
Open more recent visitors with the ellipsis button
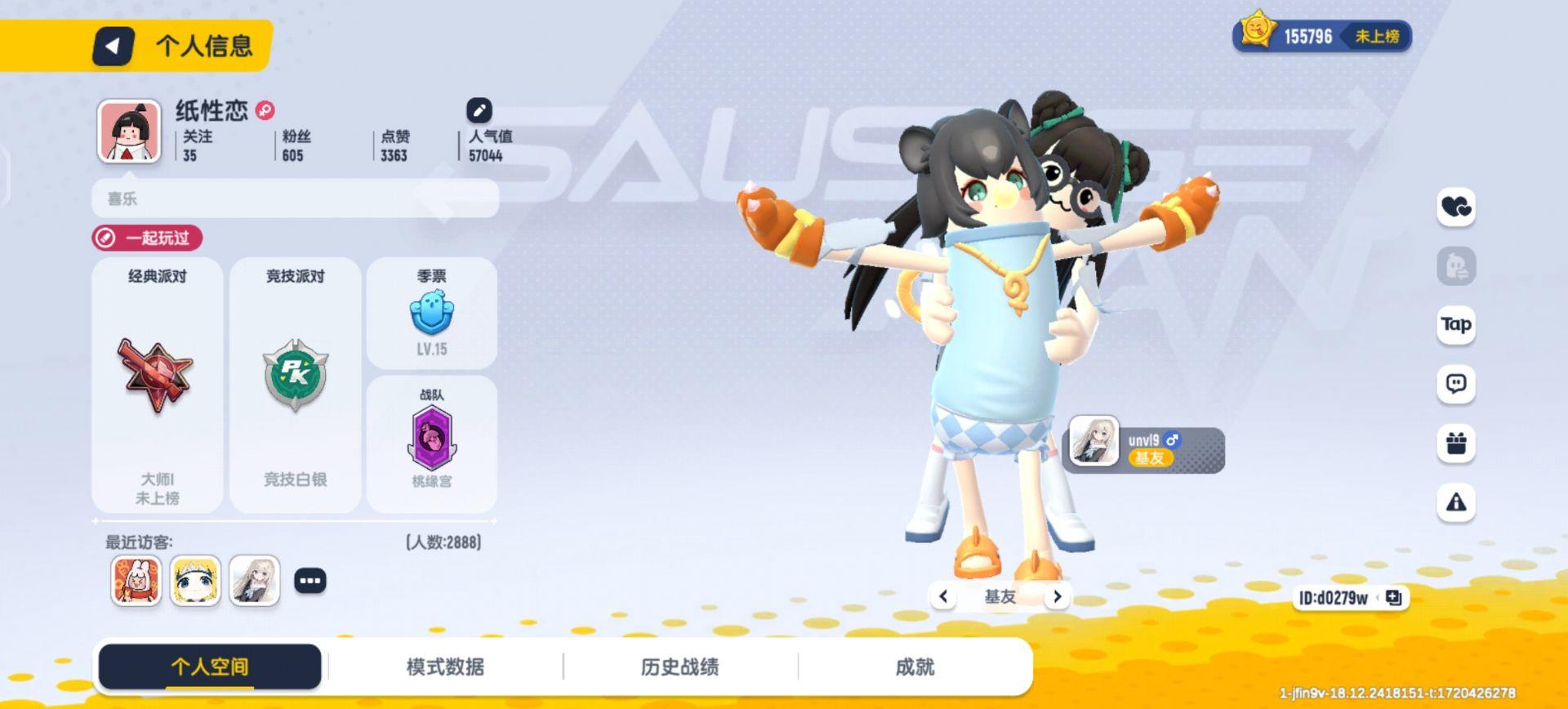[309, 580]
